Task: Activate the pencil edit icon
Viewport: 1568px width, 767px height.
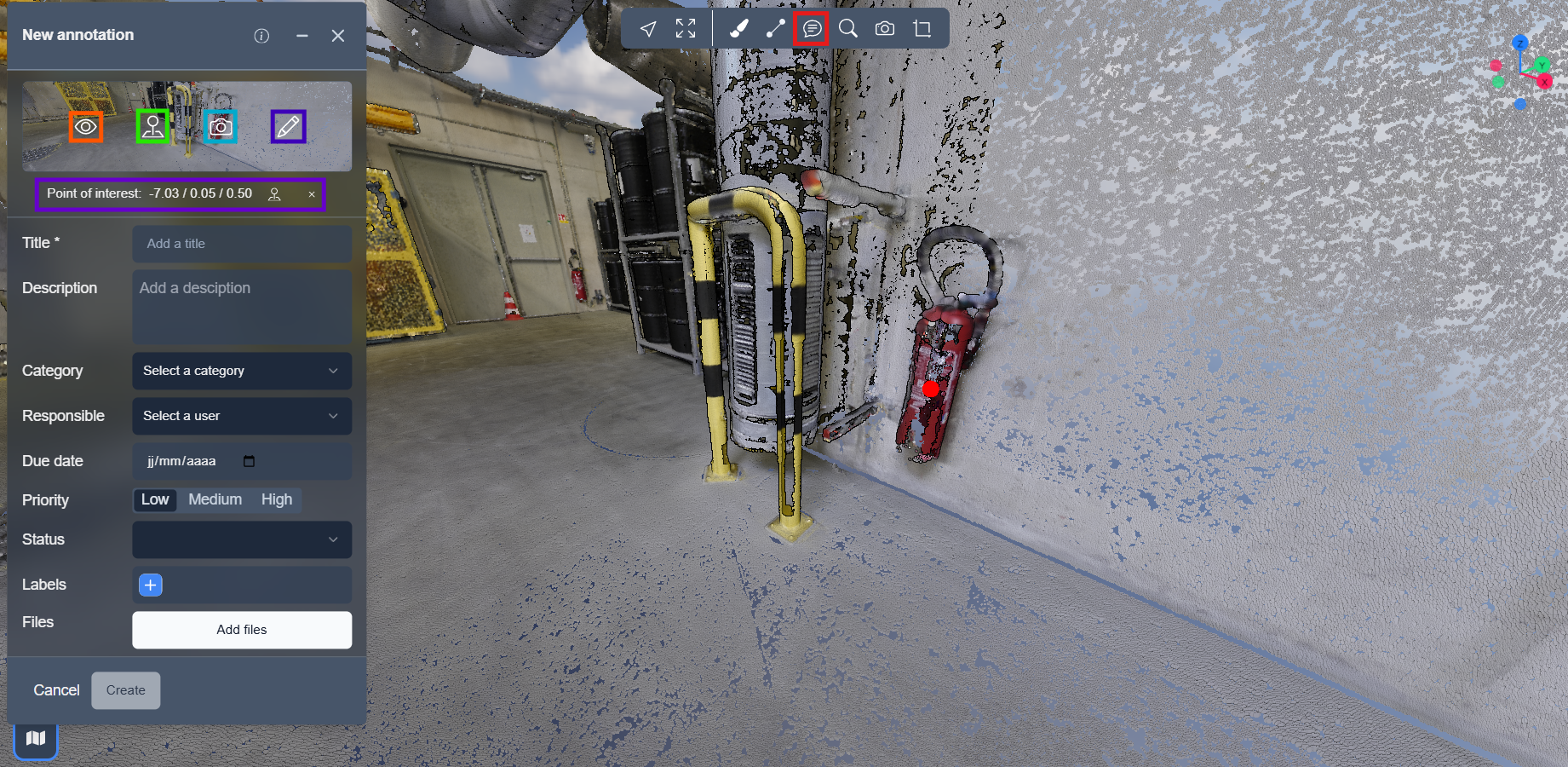Action: pos(288,127)
